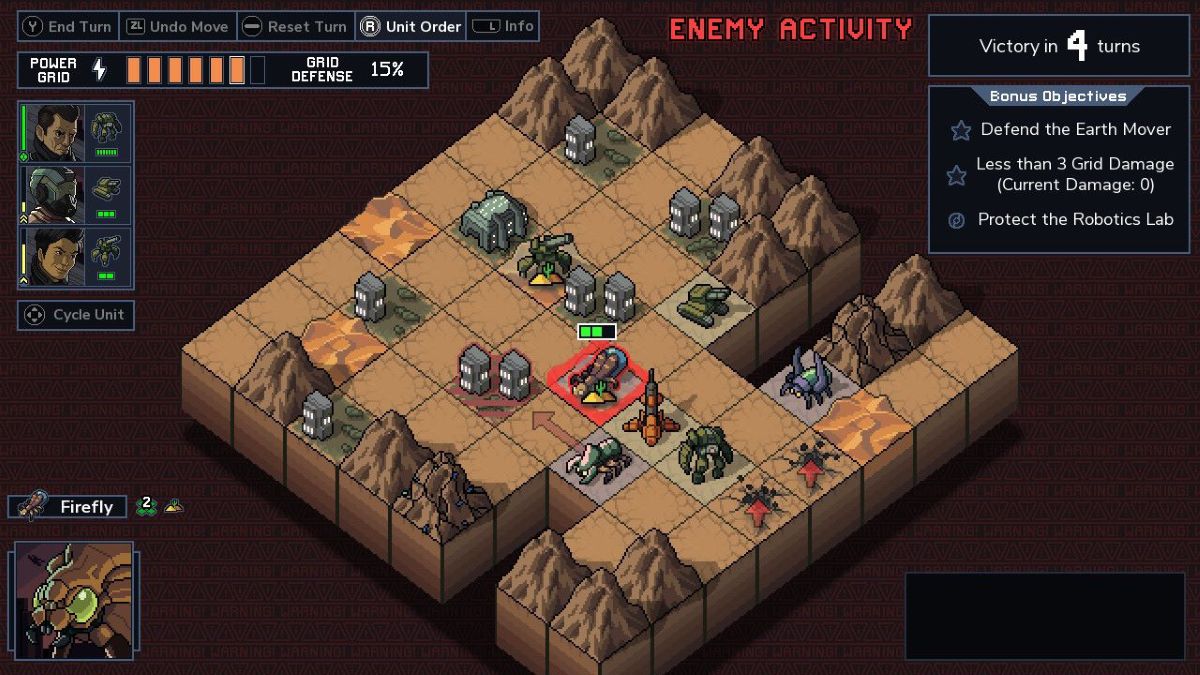Select the top pilot portrait with dark hair

click(54, 132)
